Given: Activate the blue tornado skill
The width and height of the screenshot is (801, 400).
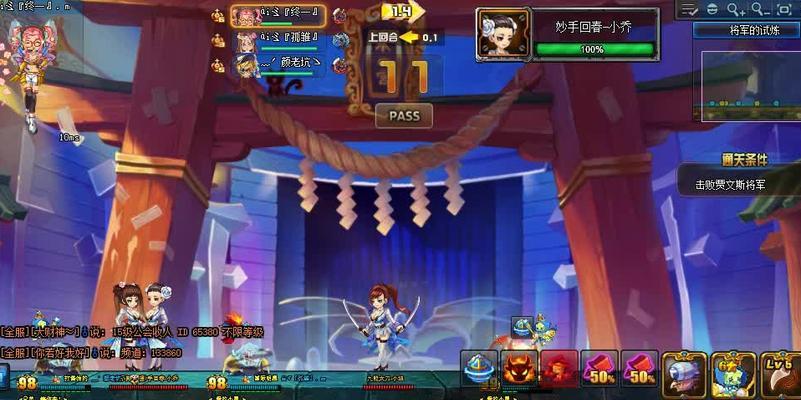Looking at the screenshot, I should [480, 368].
